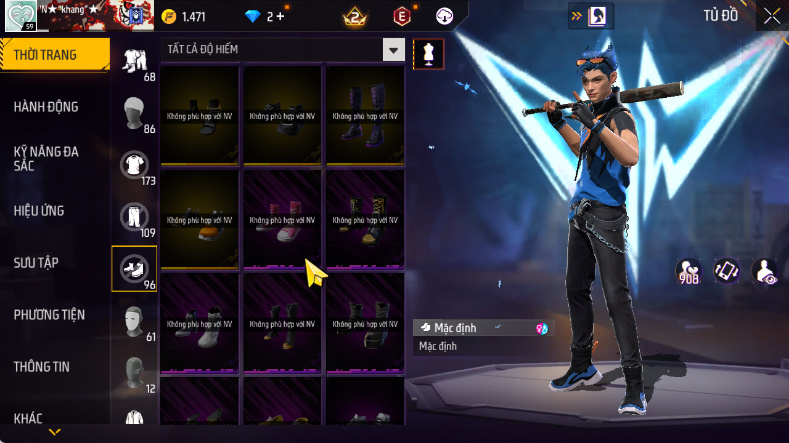
Task: Select Kỹ Năng Đa Sắc section
Action: click(46, 158)
